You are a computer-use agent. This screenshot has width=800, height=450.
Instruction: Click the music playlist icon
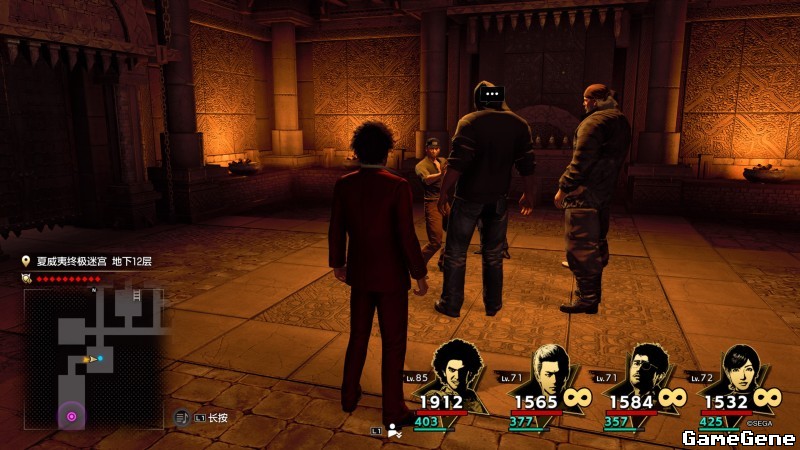point(181,417)
